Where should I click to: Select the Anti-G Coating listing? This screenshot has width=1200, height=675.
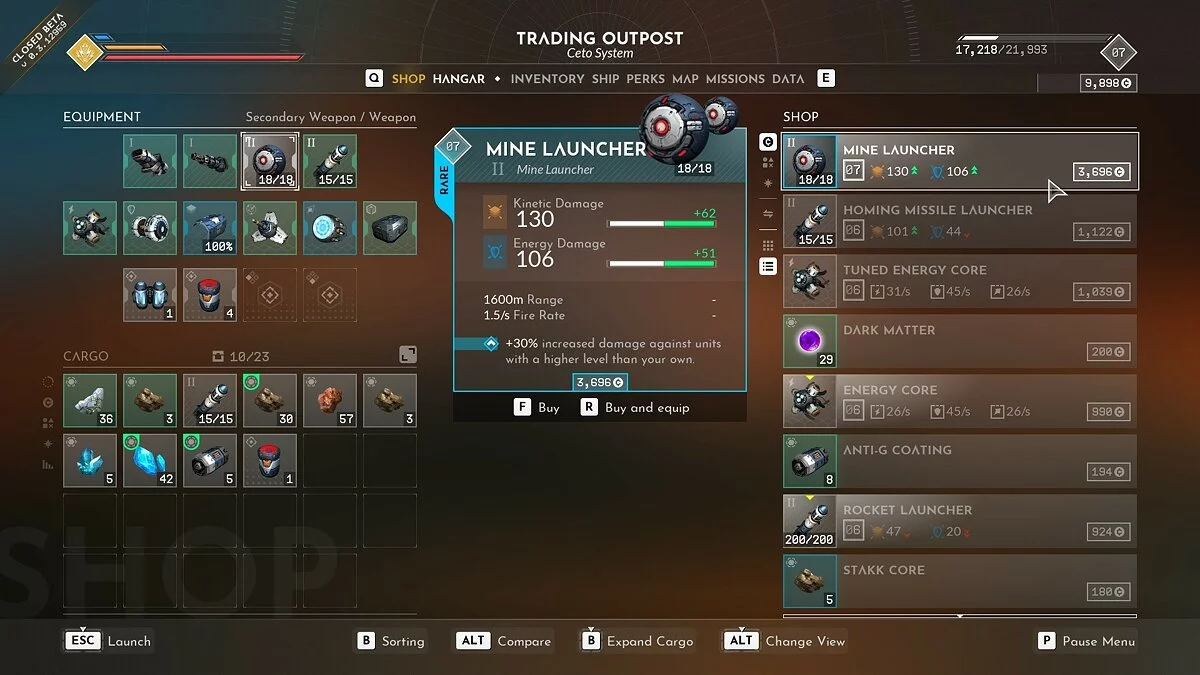(x=958, y=461)
